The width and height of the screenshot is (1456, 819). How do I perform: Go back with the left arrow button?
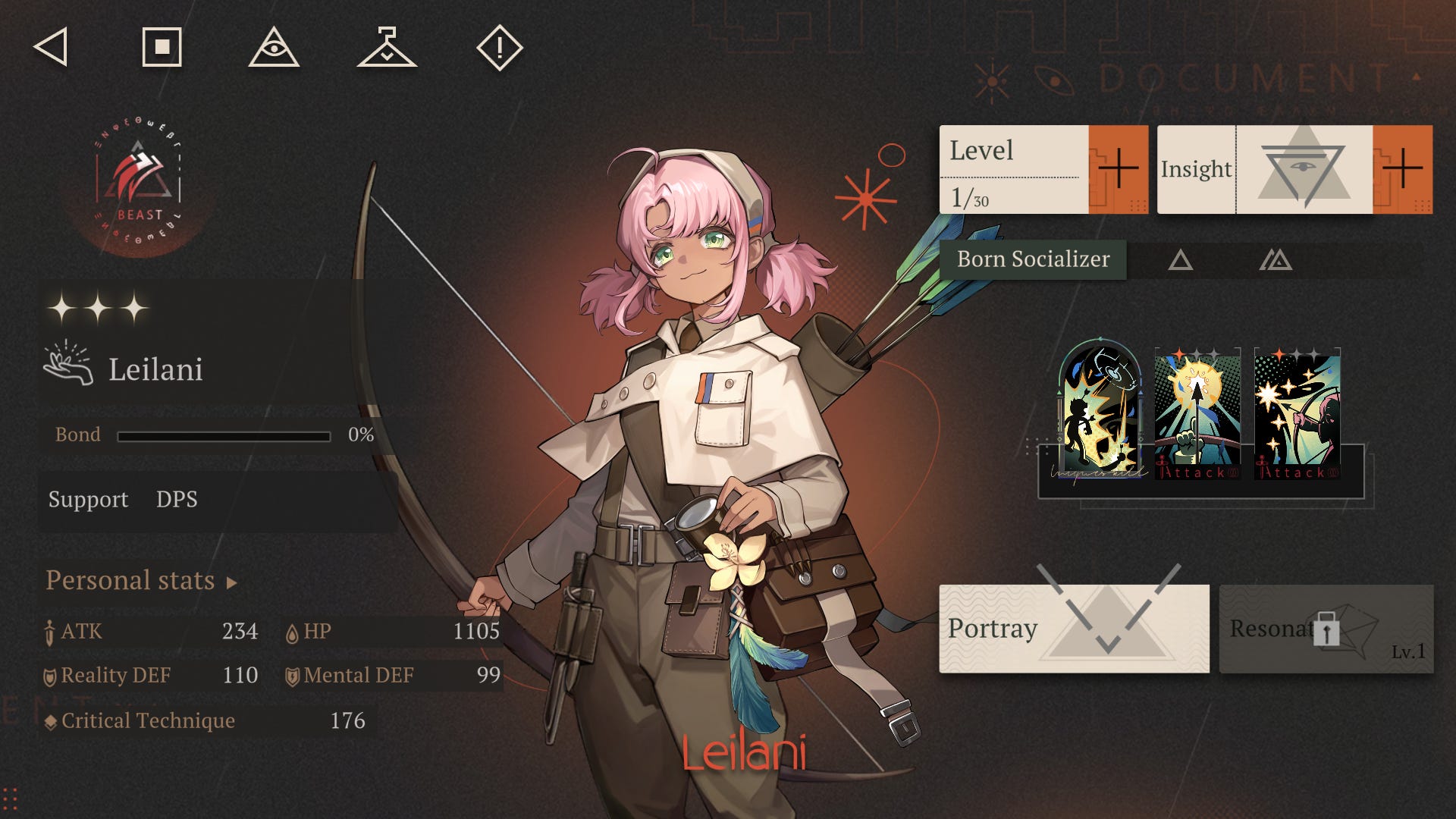pos(51,47)
